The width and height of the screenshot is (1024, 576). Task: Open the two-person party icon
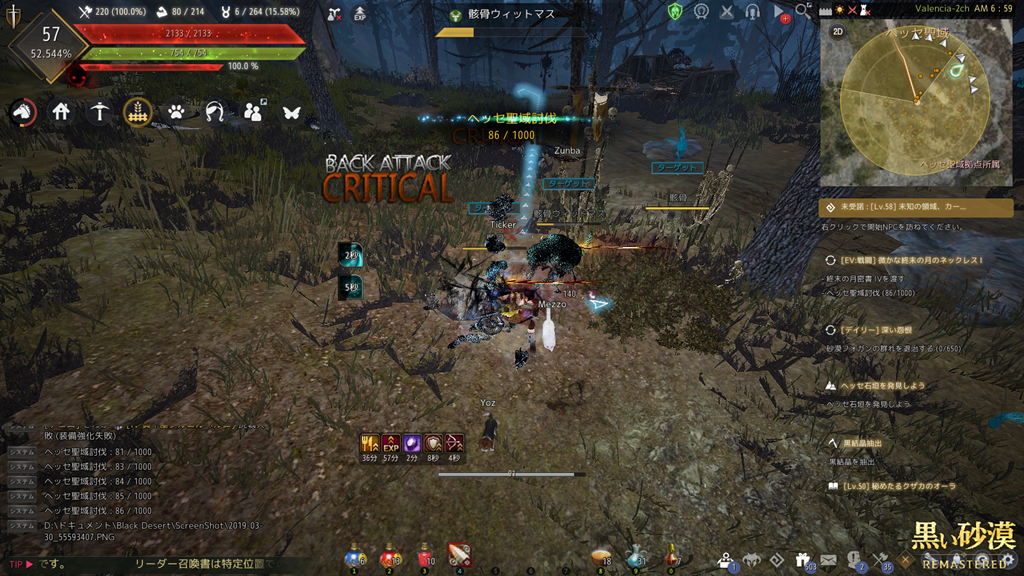tap(253, 112)
